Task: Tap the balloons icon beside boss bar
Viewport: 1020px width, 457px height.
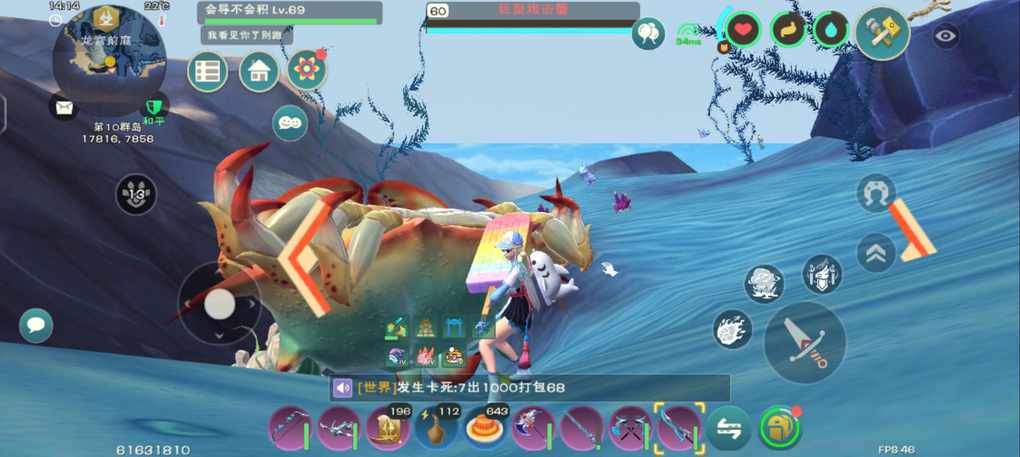Action: (x=648, y=34)
